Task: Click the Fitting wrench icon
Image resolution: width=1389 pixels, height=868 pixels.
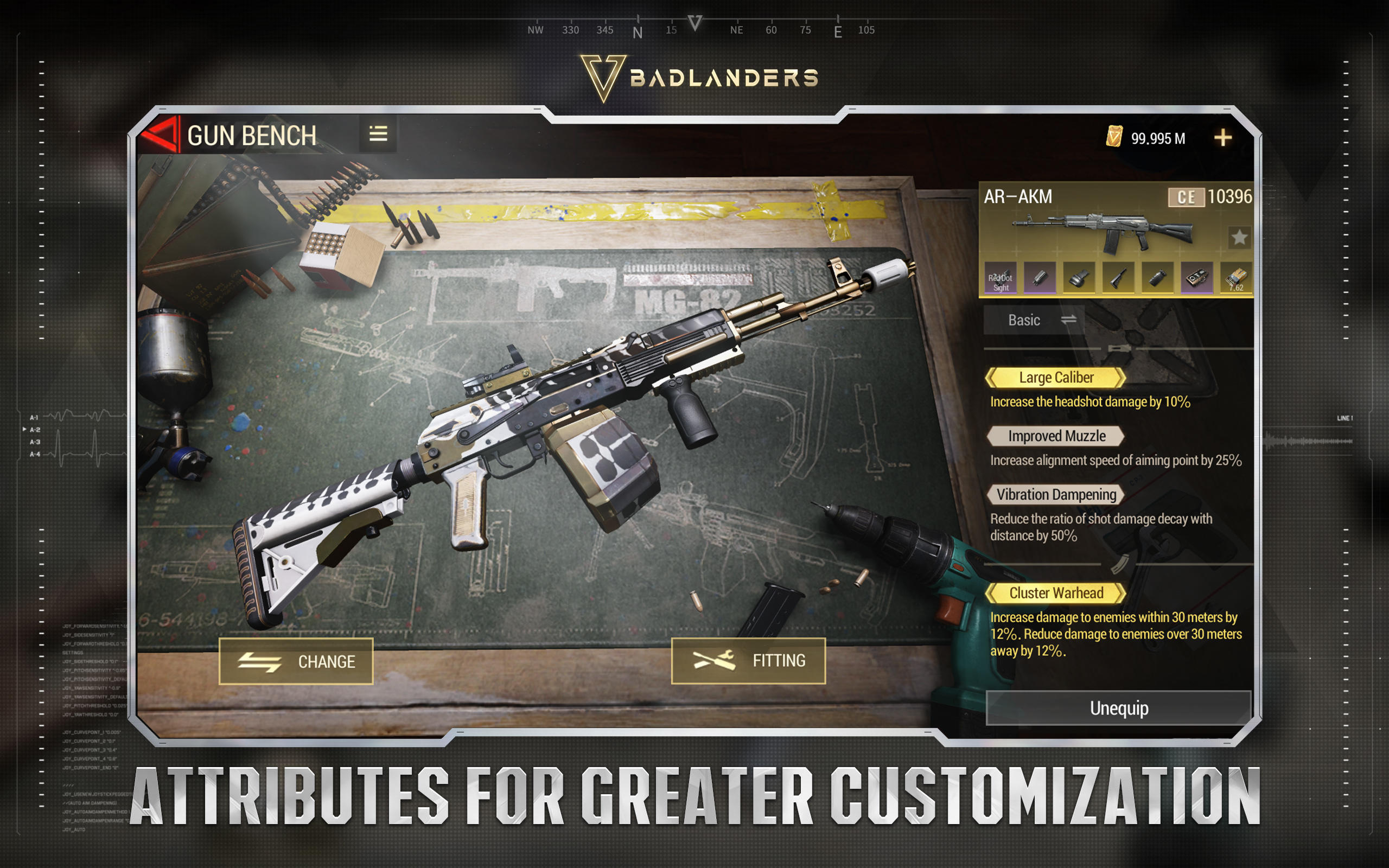Action: point(716,660)
